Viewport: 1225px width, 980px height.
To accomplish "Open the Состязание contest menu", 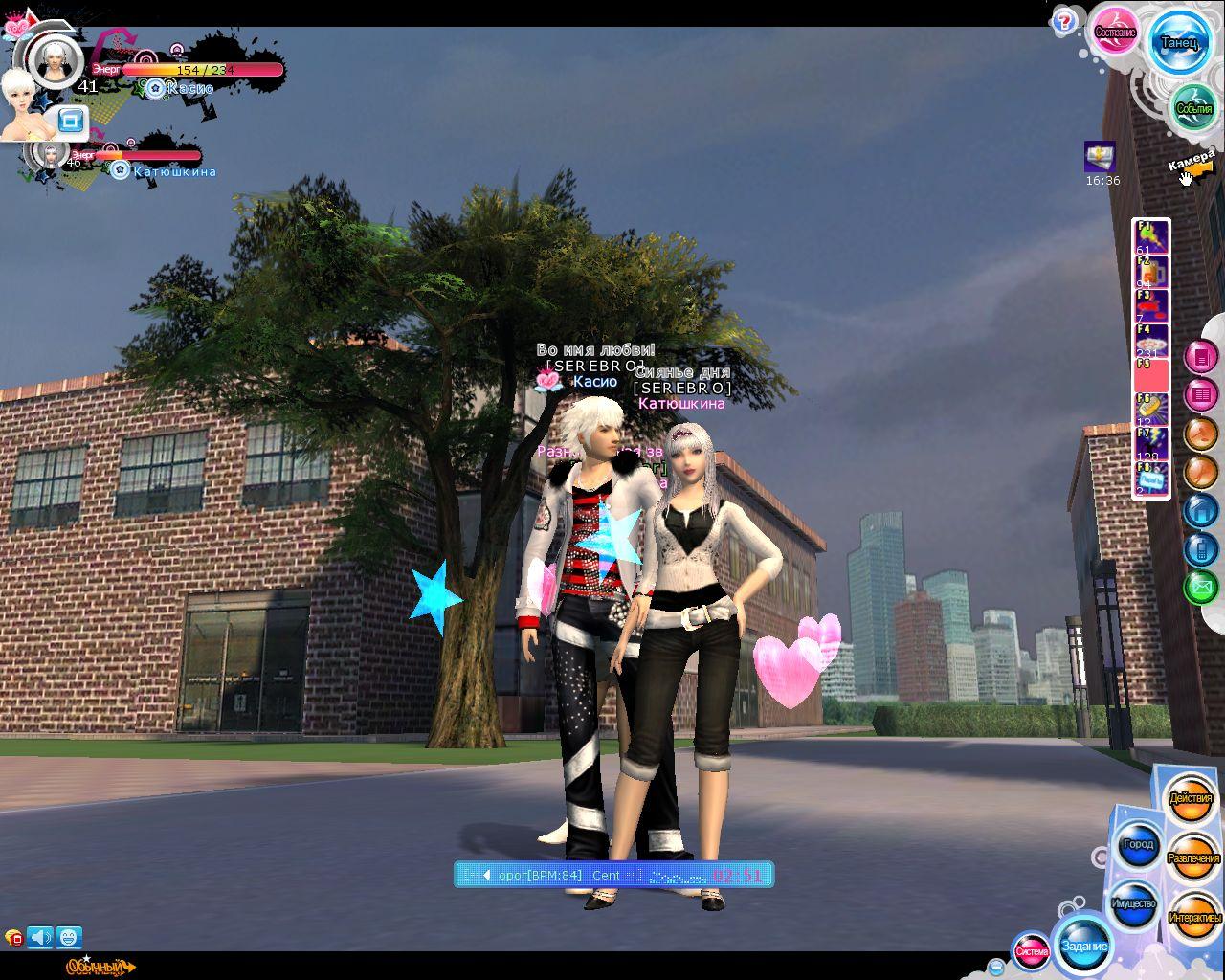I will 1115,33.
